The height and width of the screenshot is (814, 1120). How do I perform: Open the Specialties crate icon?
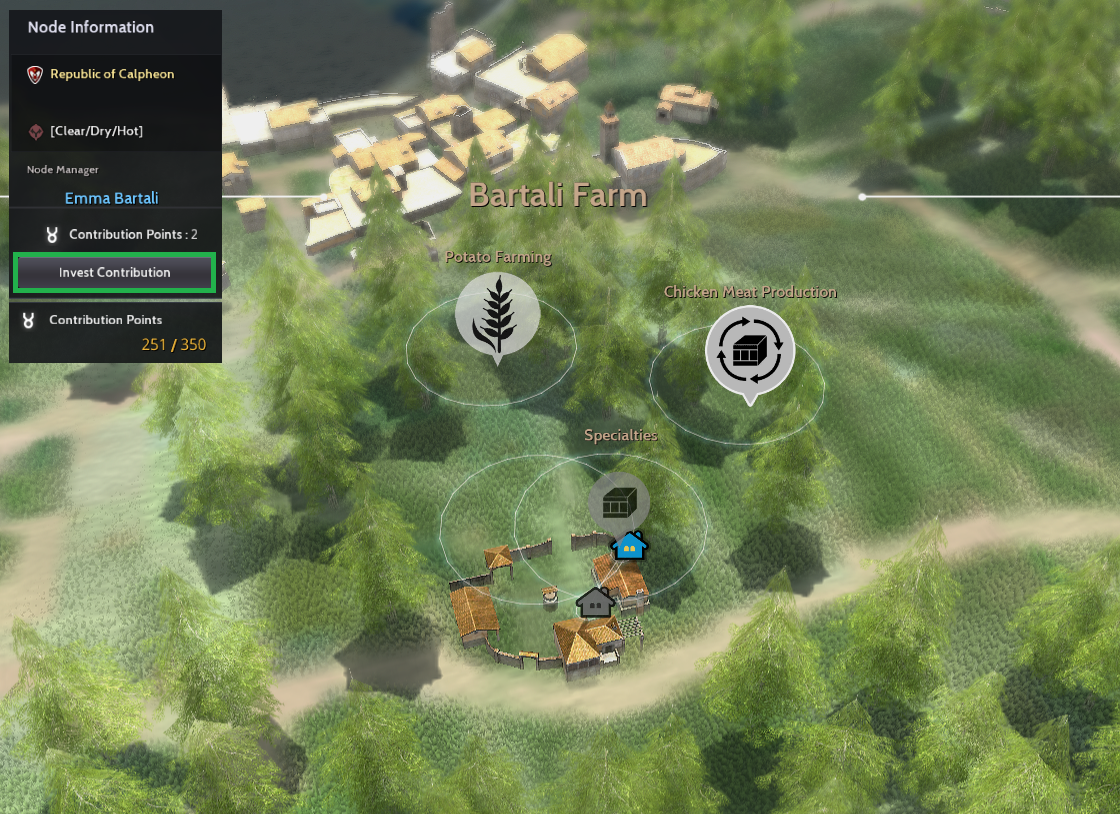click(x=618, y=501)
